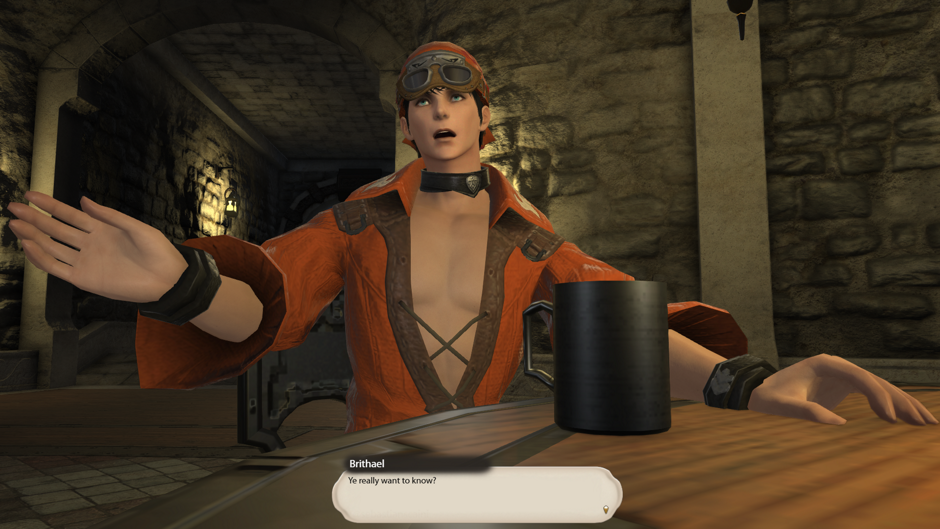This screenshot has height=529, width=940.
Task: Advance Brithael's dialogue by clicking the dialogue box
Action: tap(477, 494)
